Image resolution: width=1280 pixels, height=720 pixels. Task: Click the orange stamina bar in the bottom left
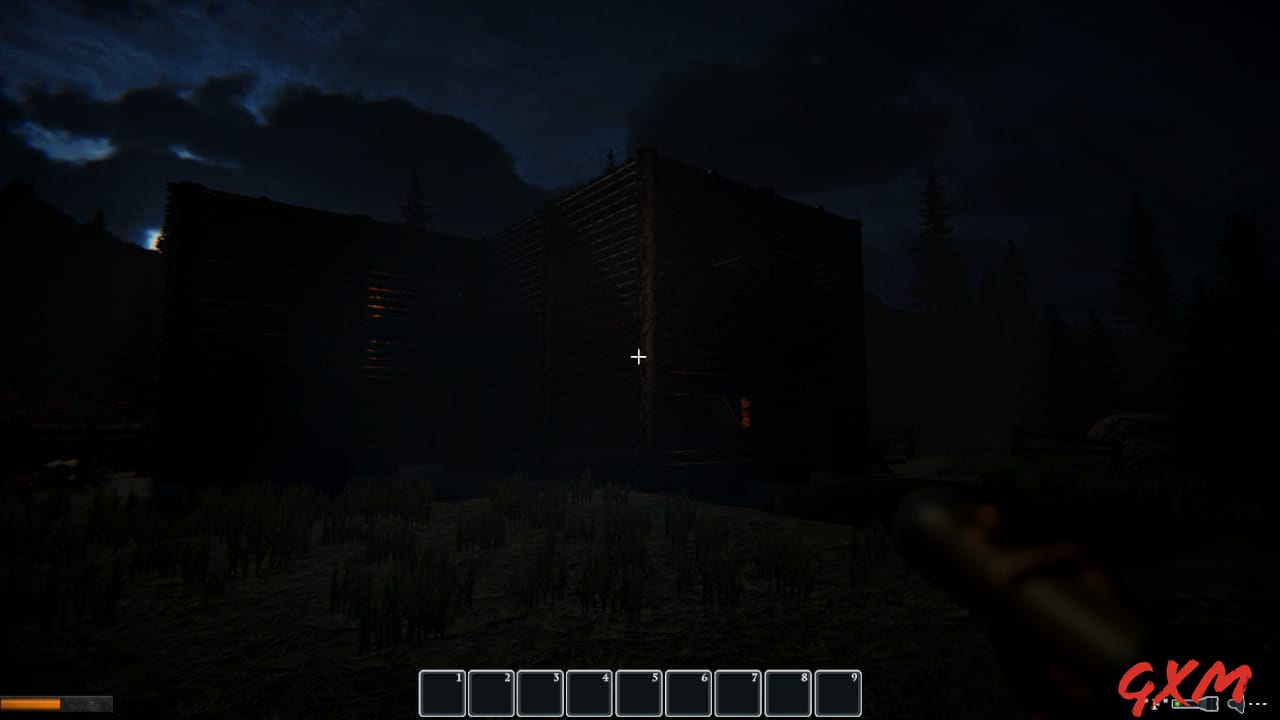click(30, 702)
